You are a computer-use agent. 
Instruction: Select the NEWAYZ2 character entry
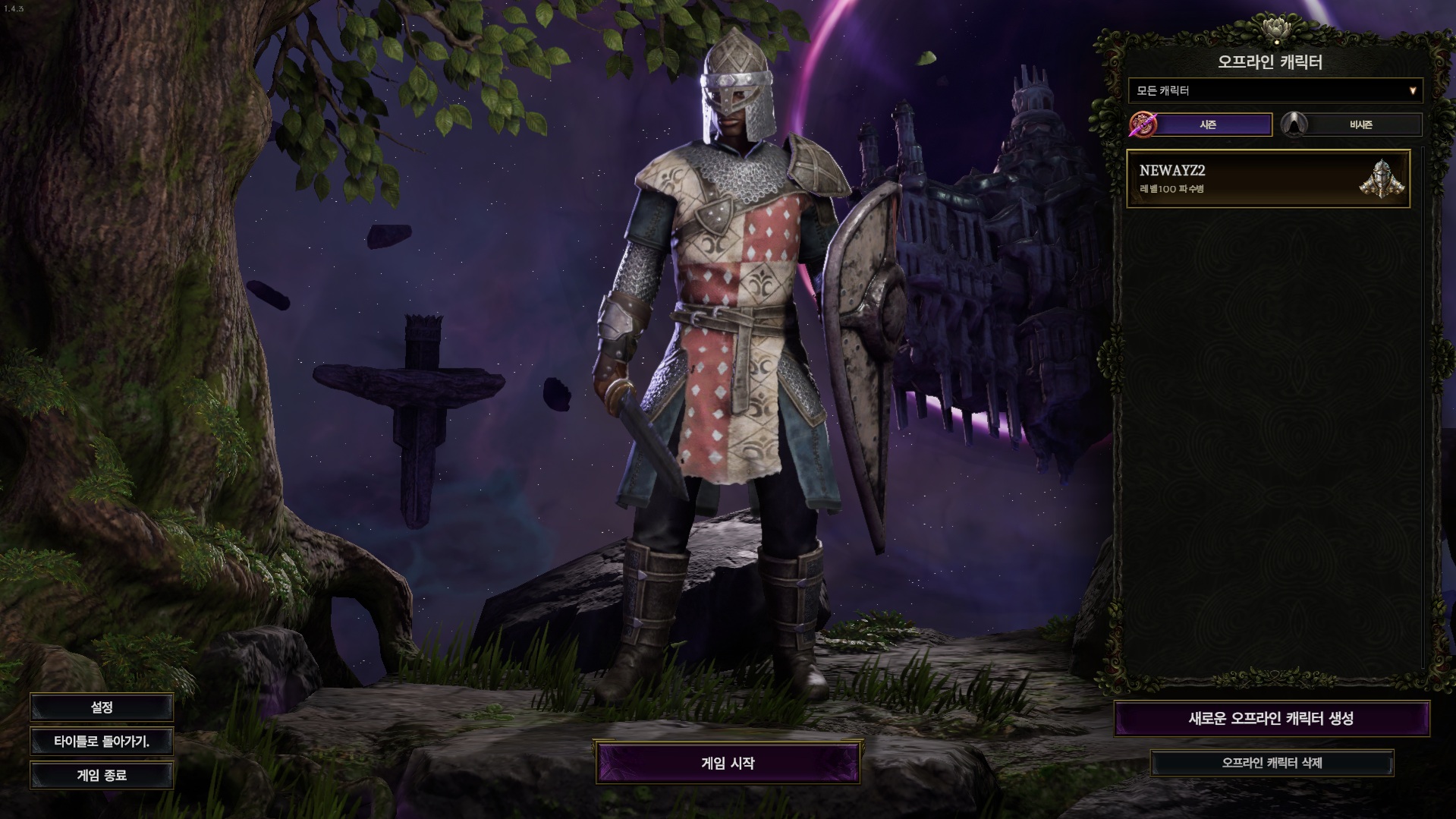(1268, 178)
